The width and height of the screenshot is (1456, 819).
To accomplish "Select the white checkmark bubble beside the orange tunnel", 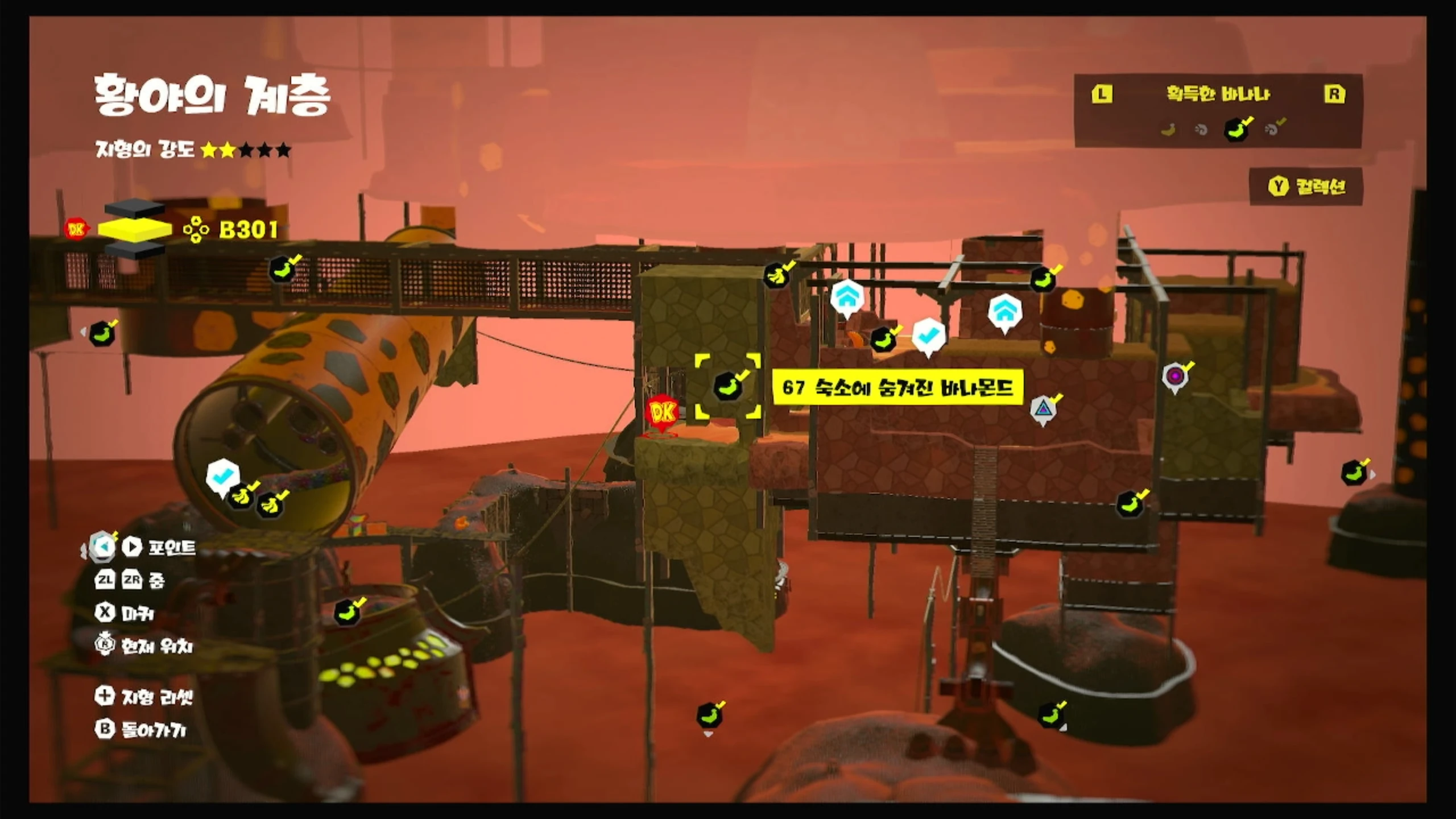I will (x=222, y=475).
